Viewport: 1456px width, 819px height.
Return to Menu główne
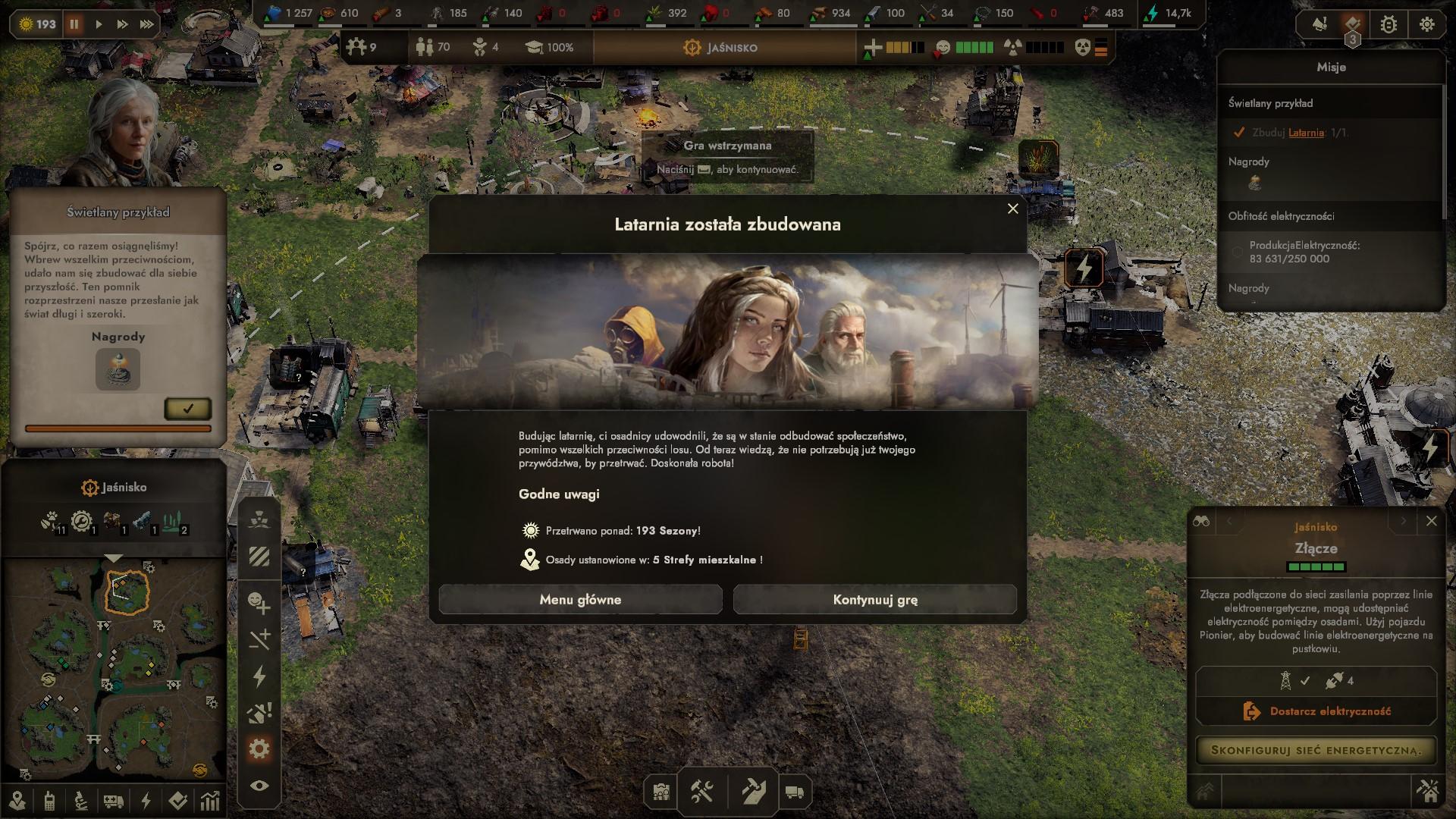(x=580, y=600)
